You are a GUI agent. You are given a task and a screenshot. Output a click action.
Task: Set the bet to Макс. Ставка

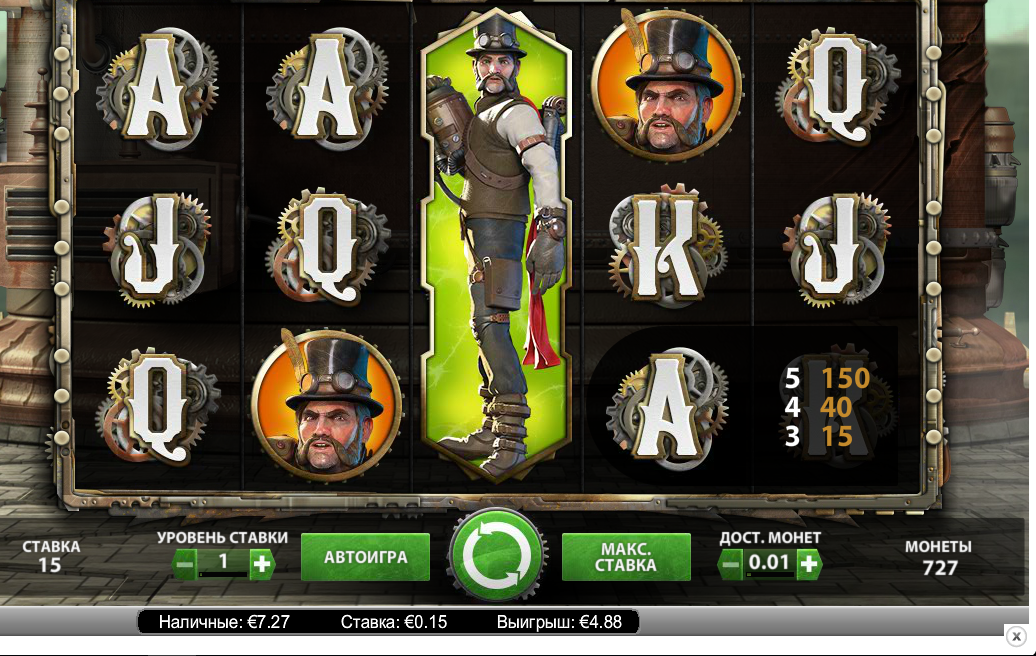[x=626, y=557]
